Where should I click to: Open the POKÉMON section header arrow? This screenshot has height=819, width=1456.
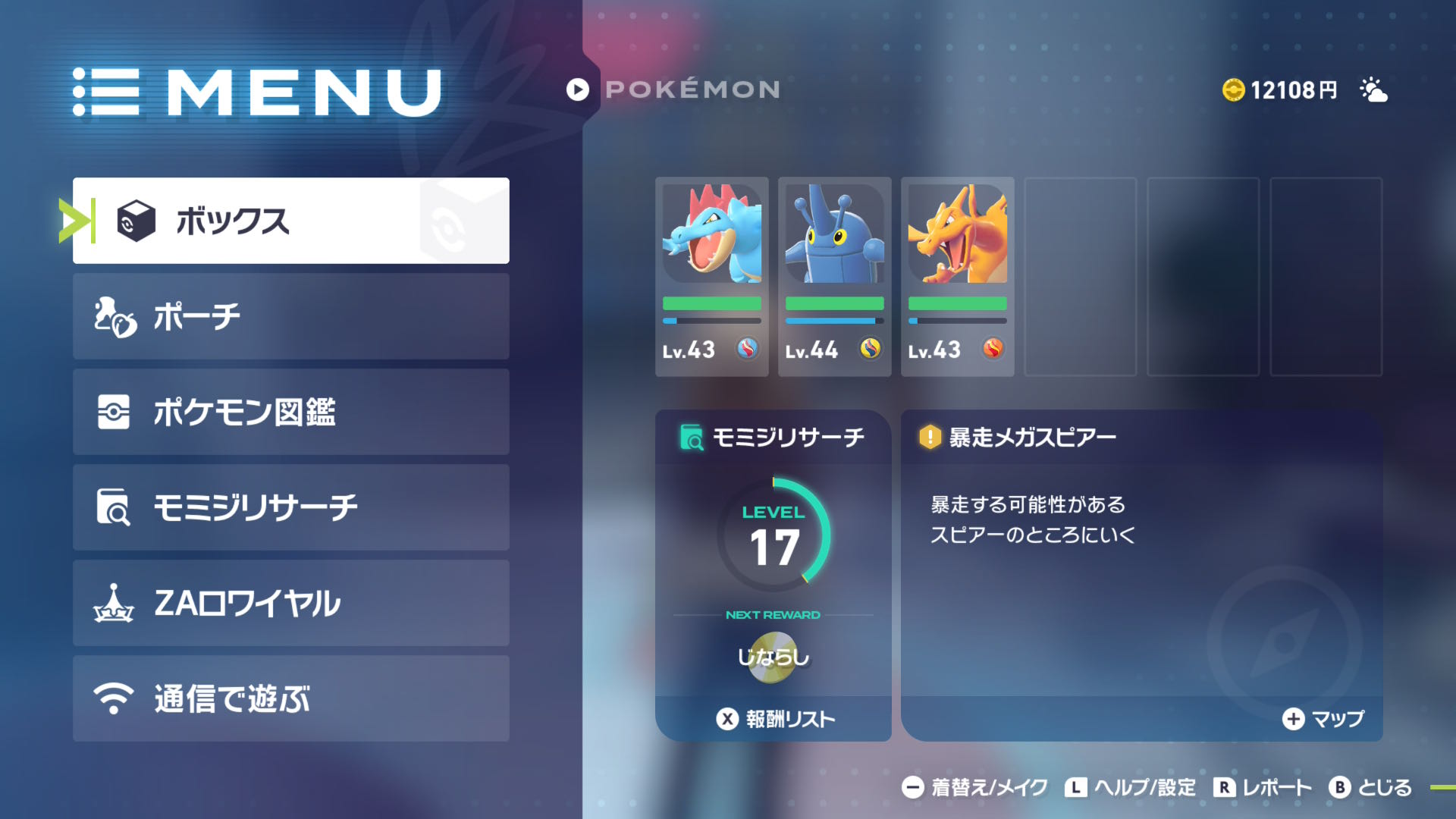pos(577,89)
